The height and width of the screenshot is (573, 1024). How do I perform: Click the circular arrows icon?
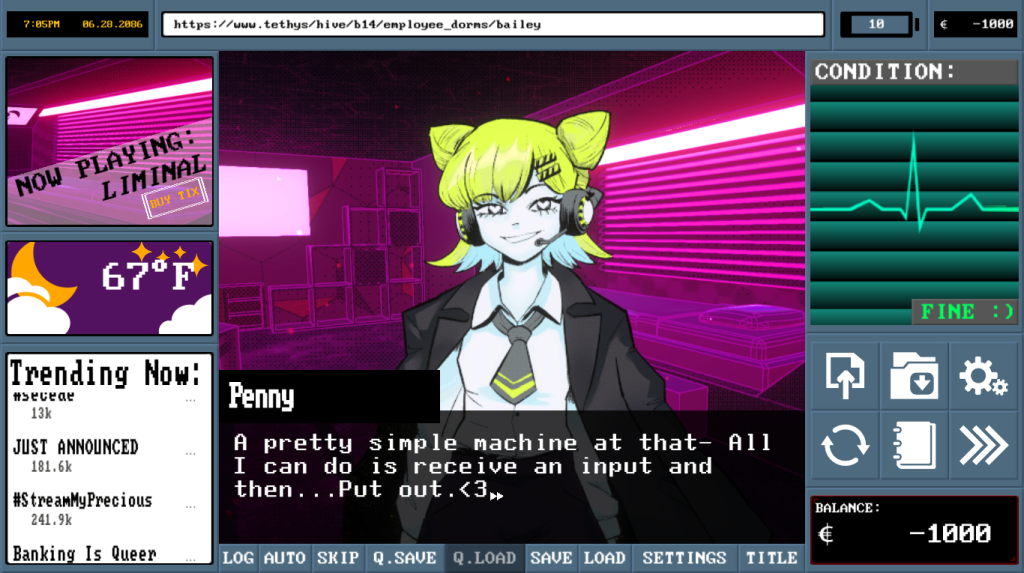tap(845, 445)
